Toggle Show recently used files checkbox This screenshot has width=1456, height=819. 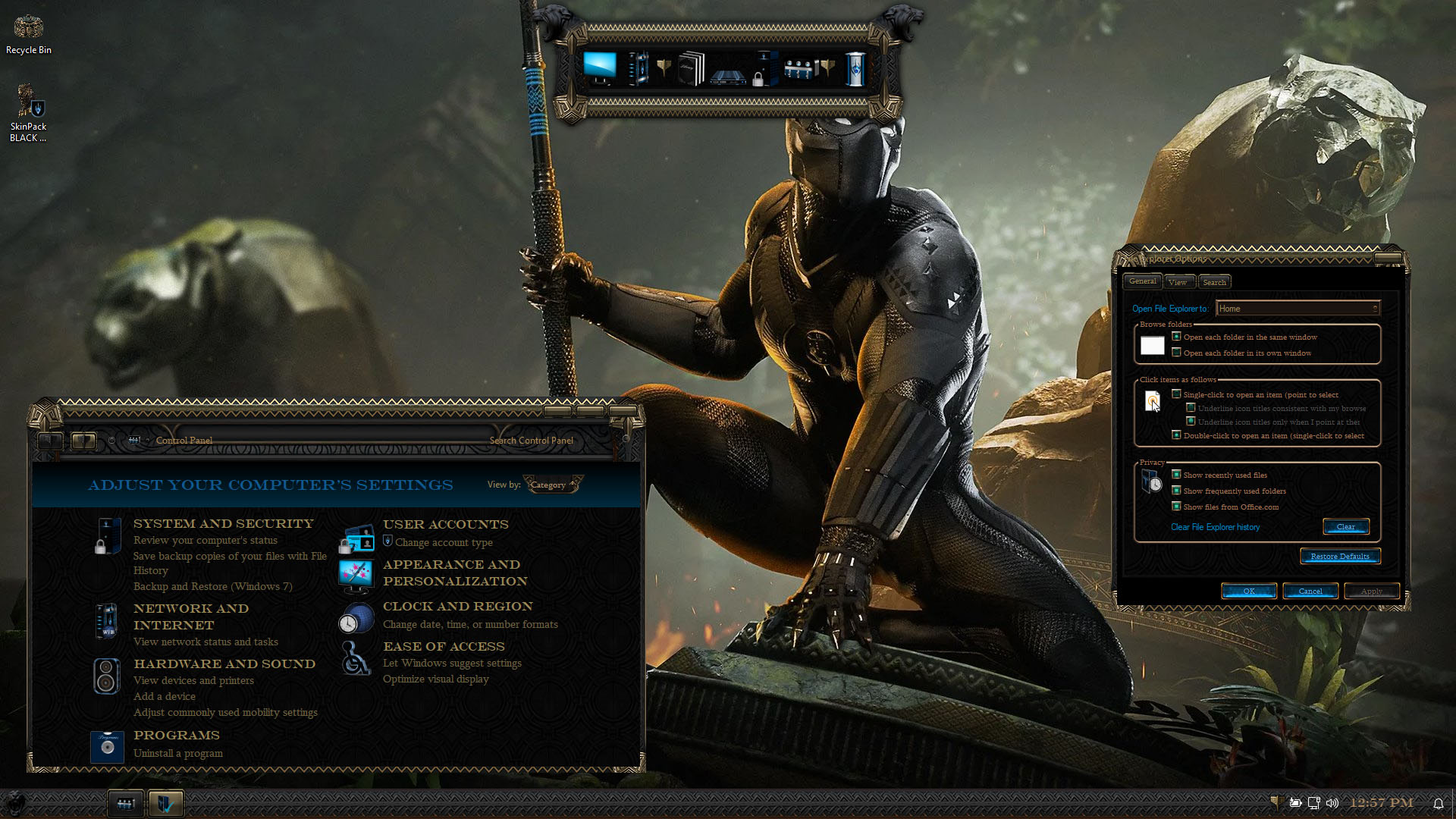point(1177,475)
